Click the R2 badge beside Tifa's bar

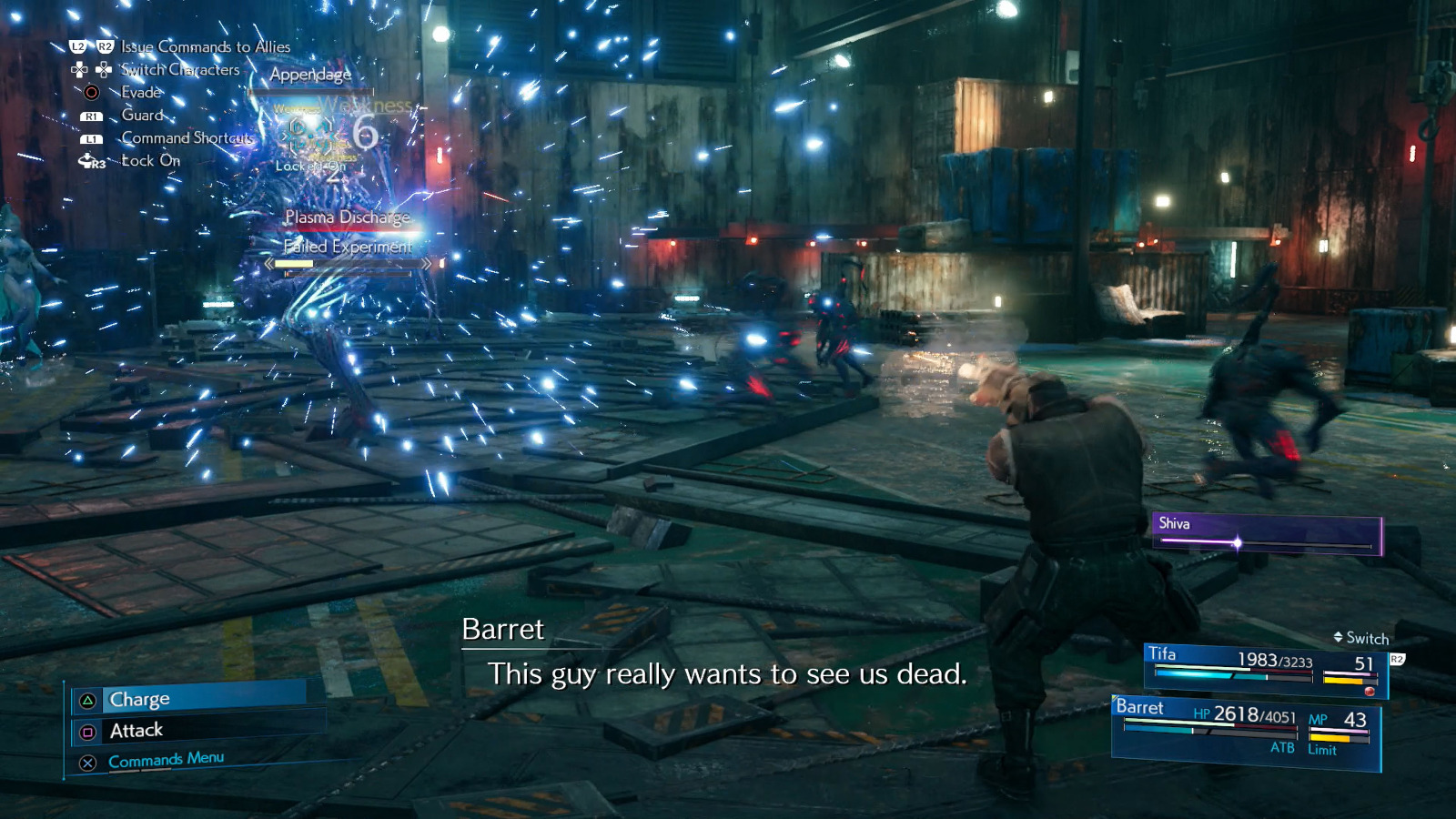click(x=1399, y=658)
